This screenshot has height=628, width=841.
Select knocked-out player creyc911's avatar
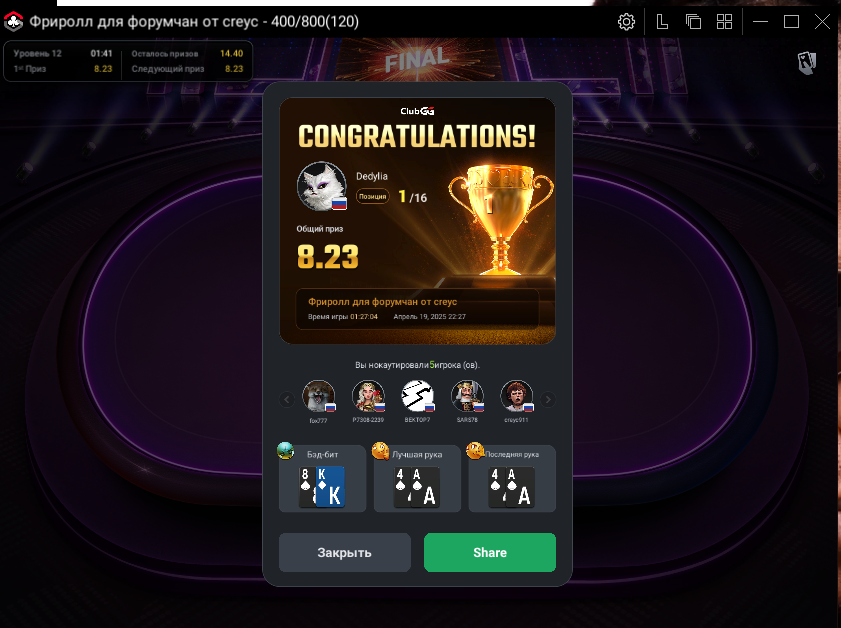516,397
